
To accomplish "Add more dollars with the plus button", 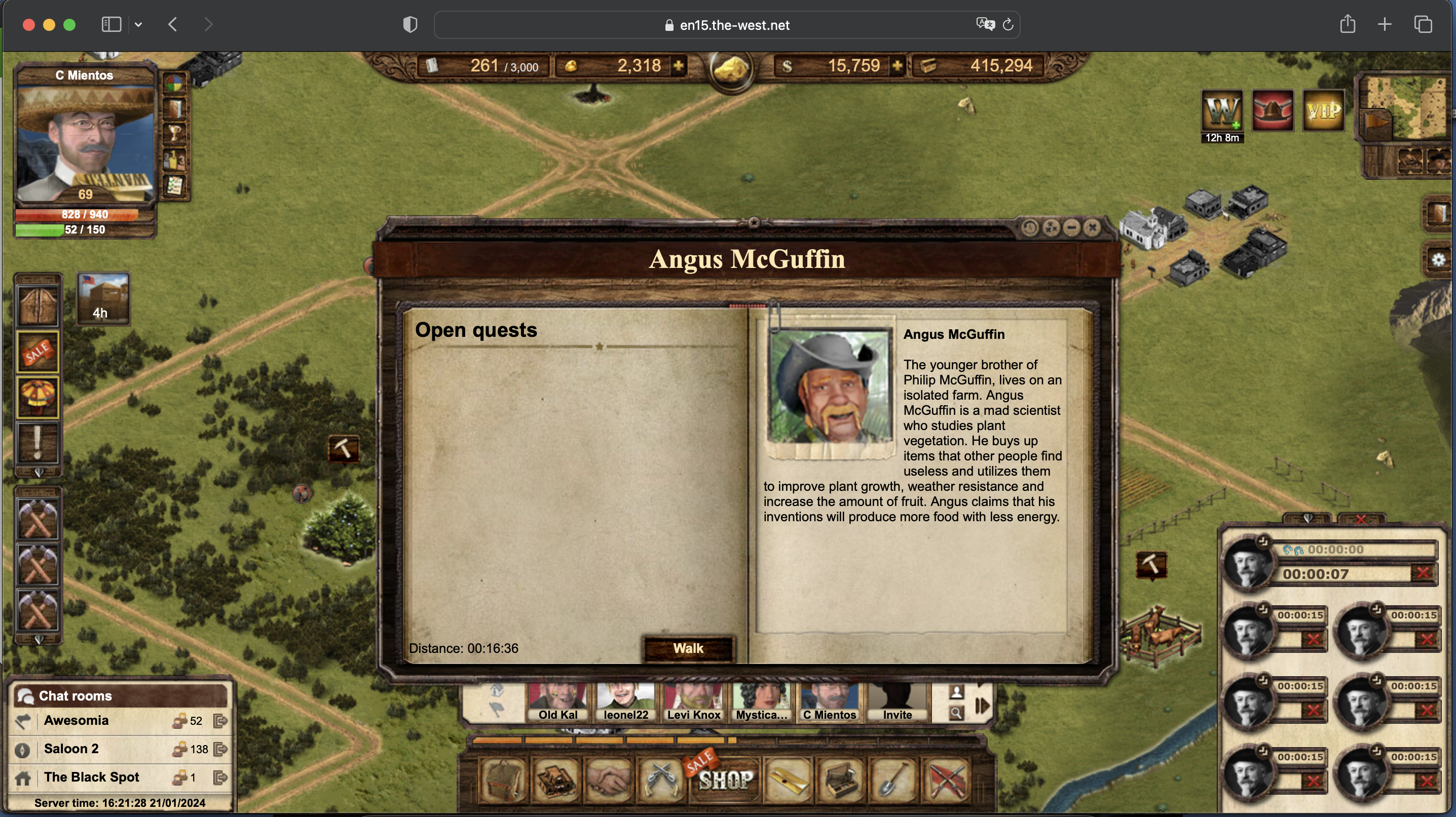I will (897, 66).
